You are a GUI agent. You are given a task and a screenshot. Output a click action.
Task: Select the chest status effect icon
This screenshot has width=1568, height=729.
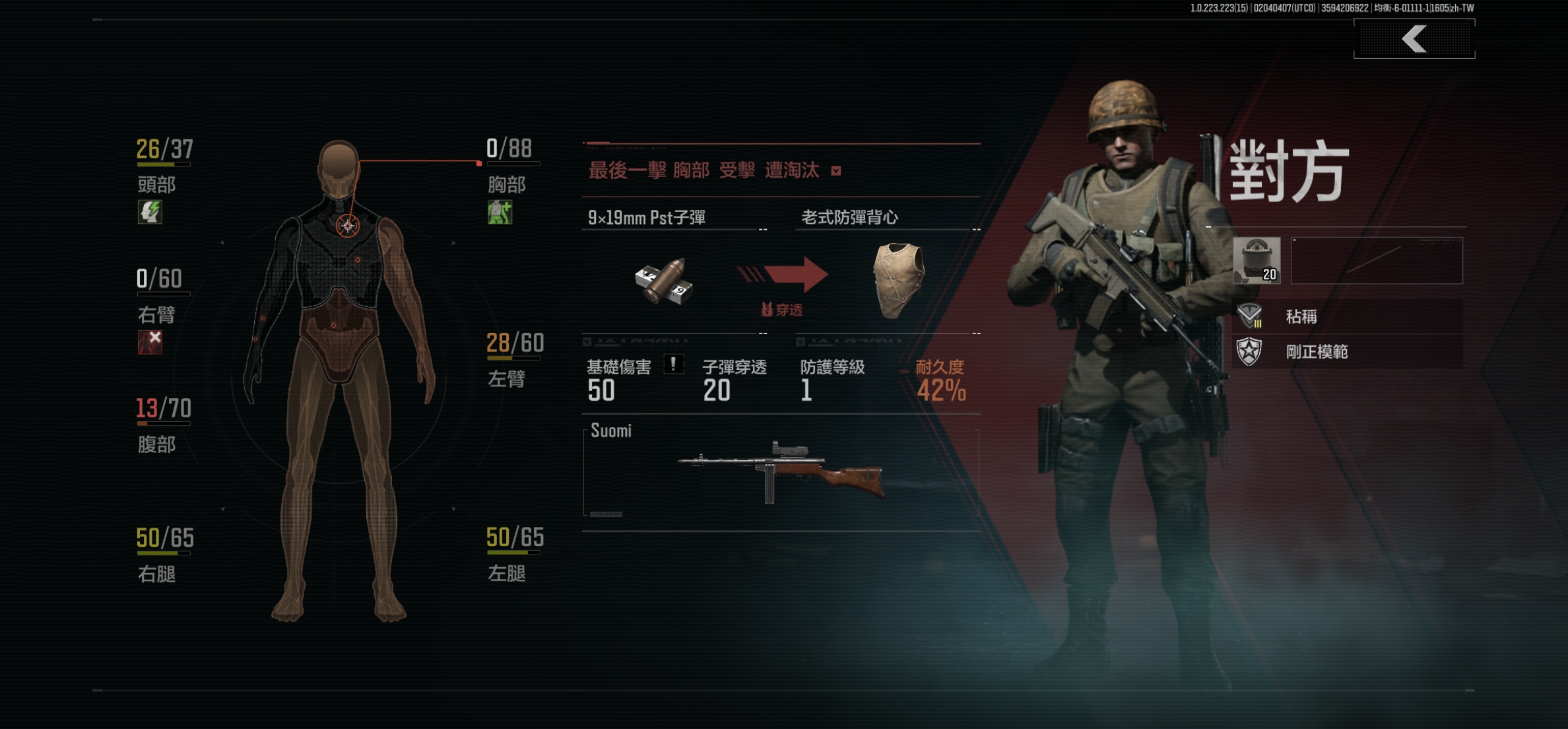(x=500, y=213)
